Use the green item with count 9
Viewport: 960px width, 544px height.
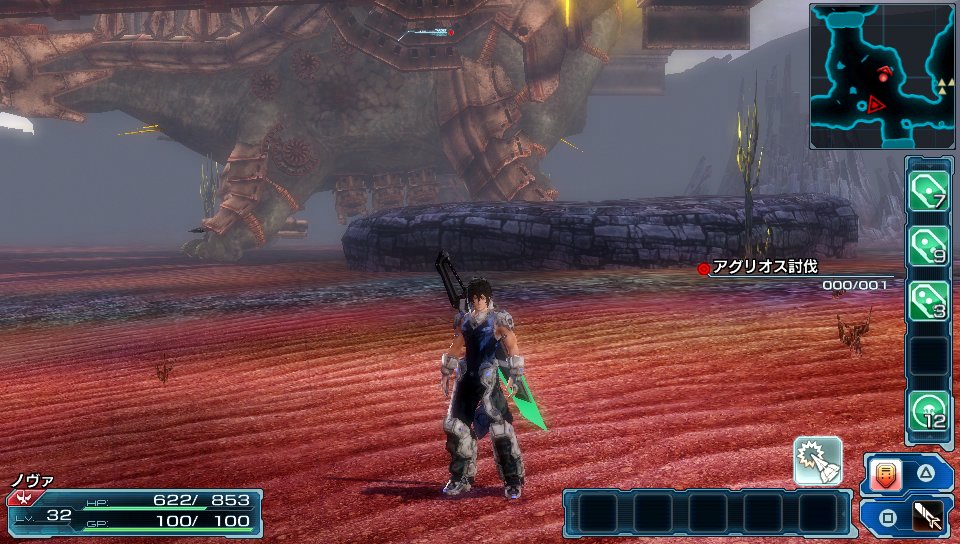(x=928, y=246)
